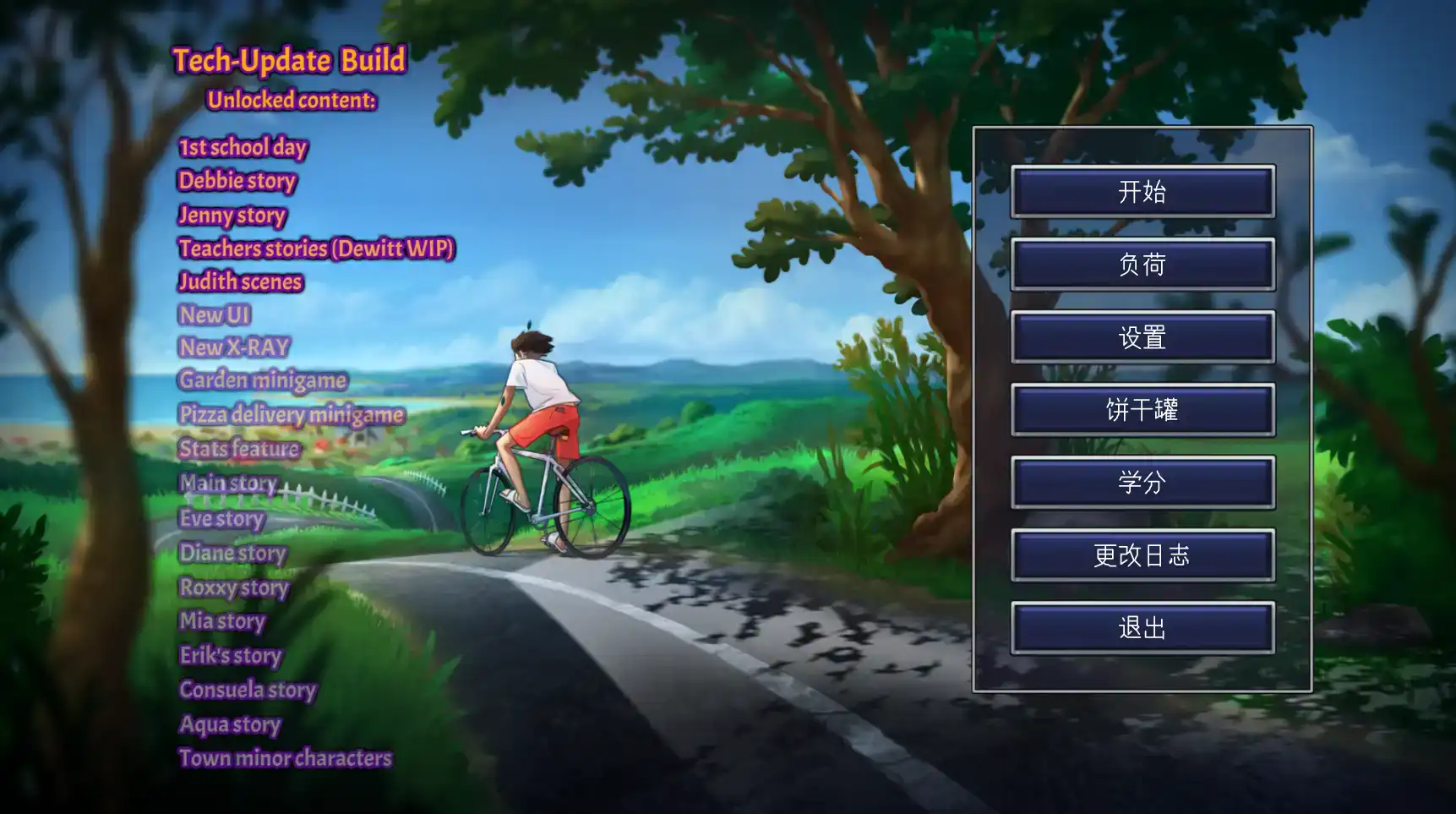The height and width of the screenshot is (814, 1456).
Task: Click the Tech-Update Build title text
Action: 290,60
